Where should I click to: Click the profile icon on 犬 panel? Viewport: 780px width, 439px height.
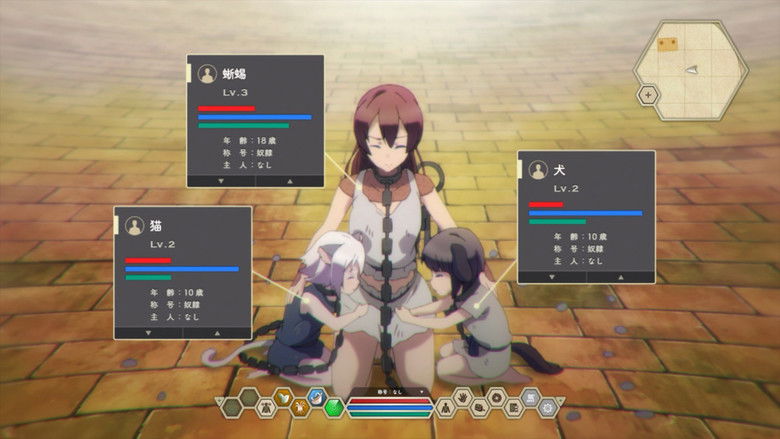click(x=539, y=171)
